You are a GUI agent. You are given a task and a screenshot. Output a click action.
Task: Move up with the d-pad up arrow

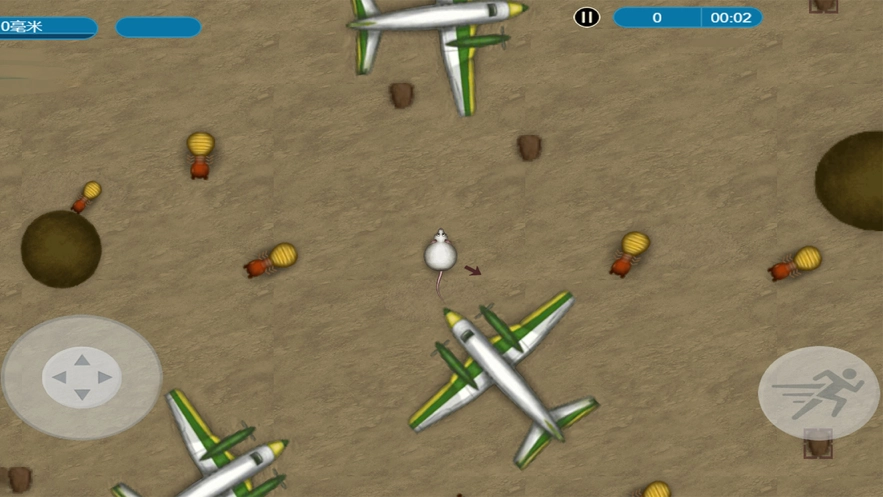tap(82, 359)
